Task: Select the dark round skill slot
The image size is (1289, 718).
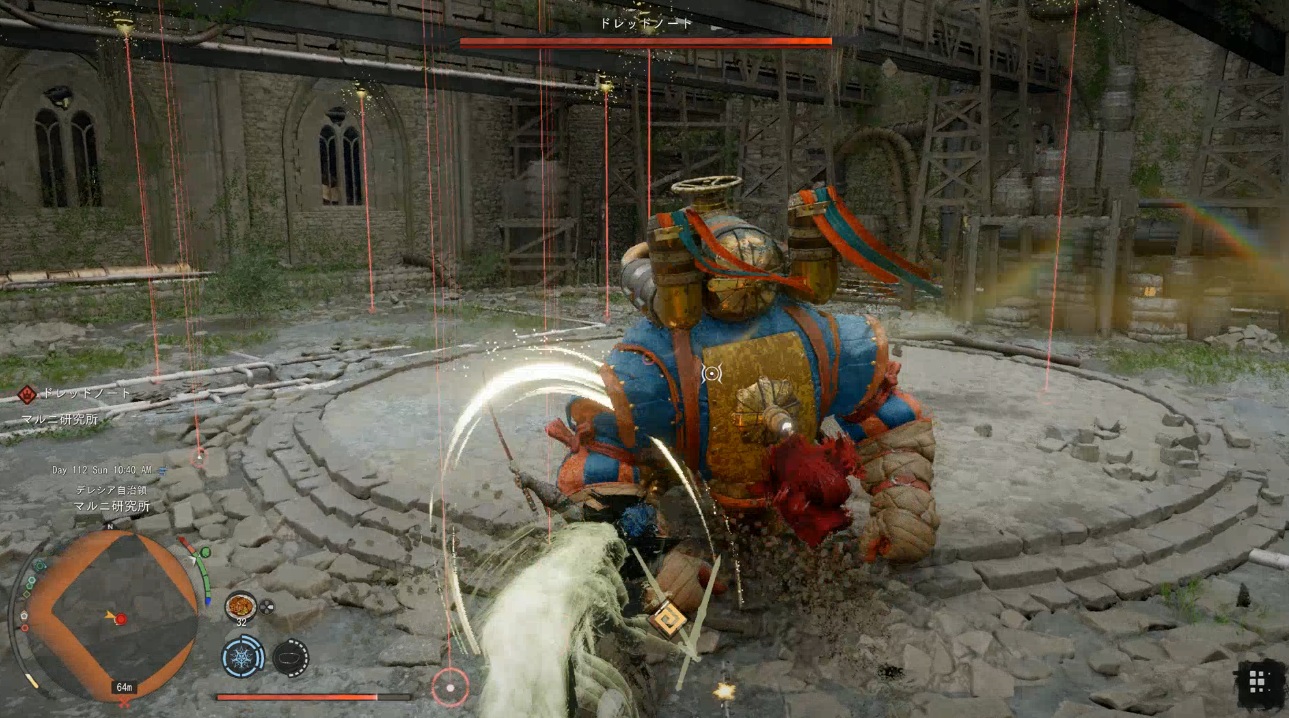Action: click(290, 657)
